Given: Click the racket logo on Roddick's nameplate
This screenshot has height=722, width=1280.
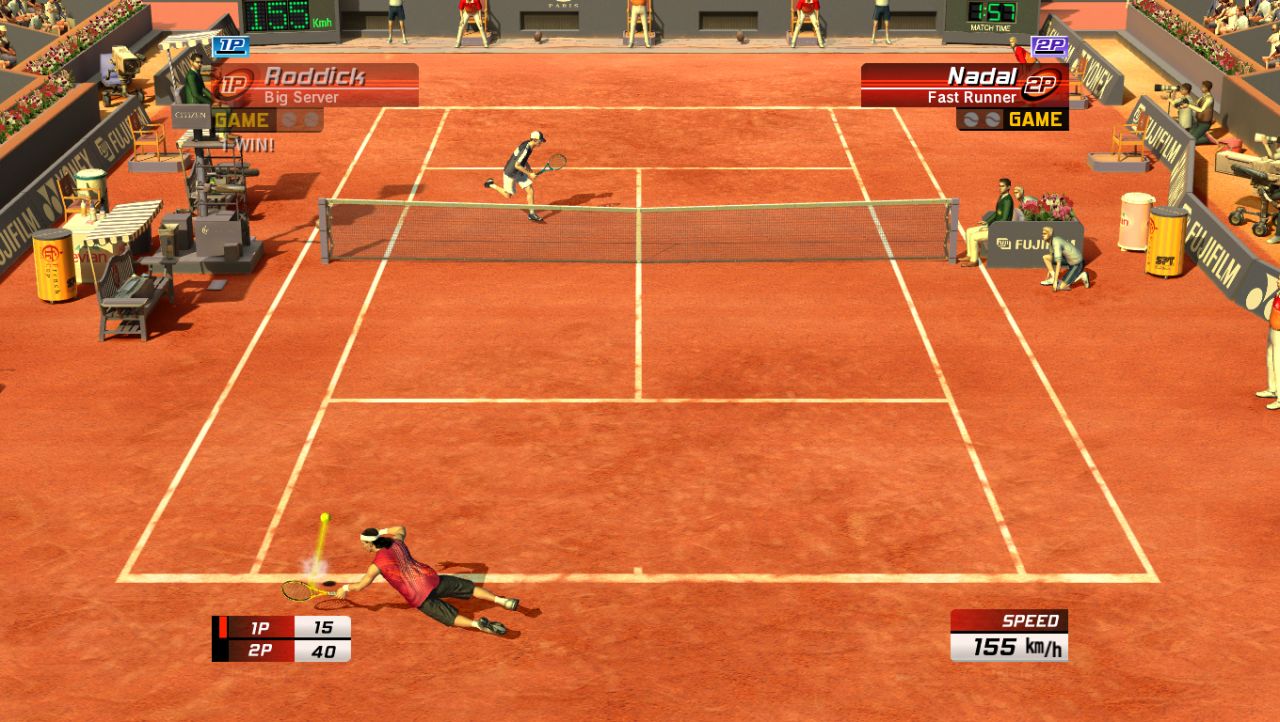Looking at the screenshot, I should point(234,82).
